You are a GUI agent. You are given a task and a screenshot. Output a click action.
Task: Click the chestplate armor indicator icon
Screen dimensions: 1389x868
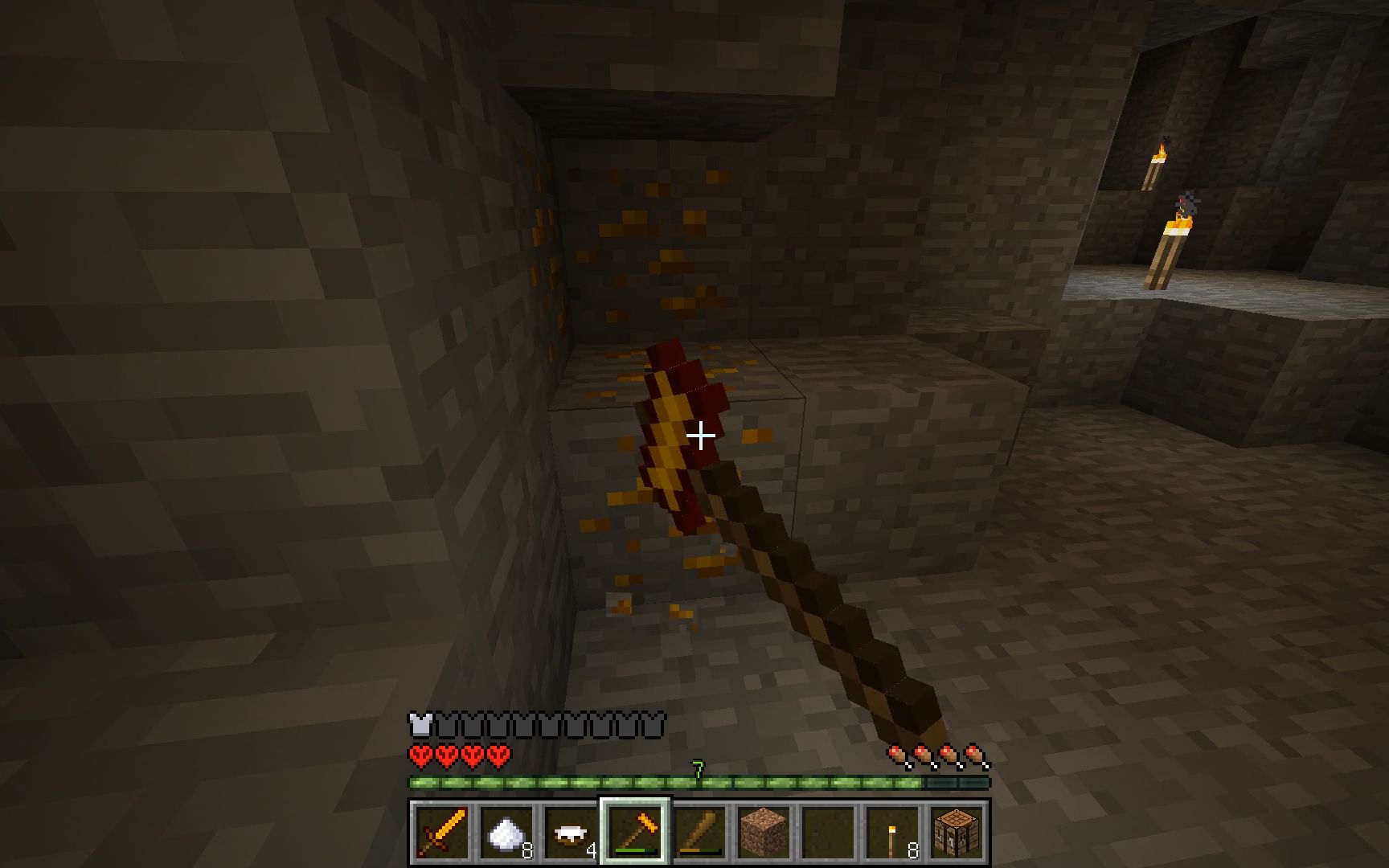pos(420,723)
